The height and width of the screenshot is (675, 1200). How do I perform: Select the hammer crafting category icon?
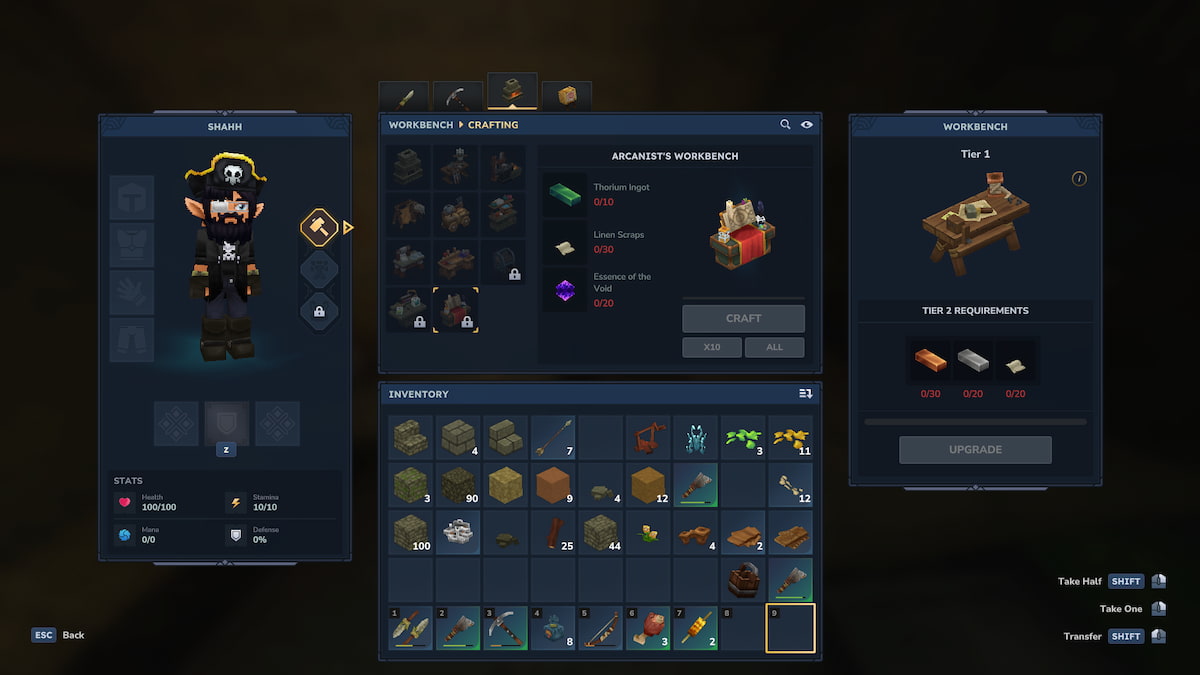click(319, 227)
